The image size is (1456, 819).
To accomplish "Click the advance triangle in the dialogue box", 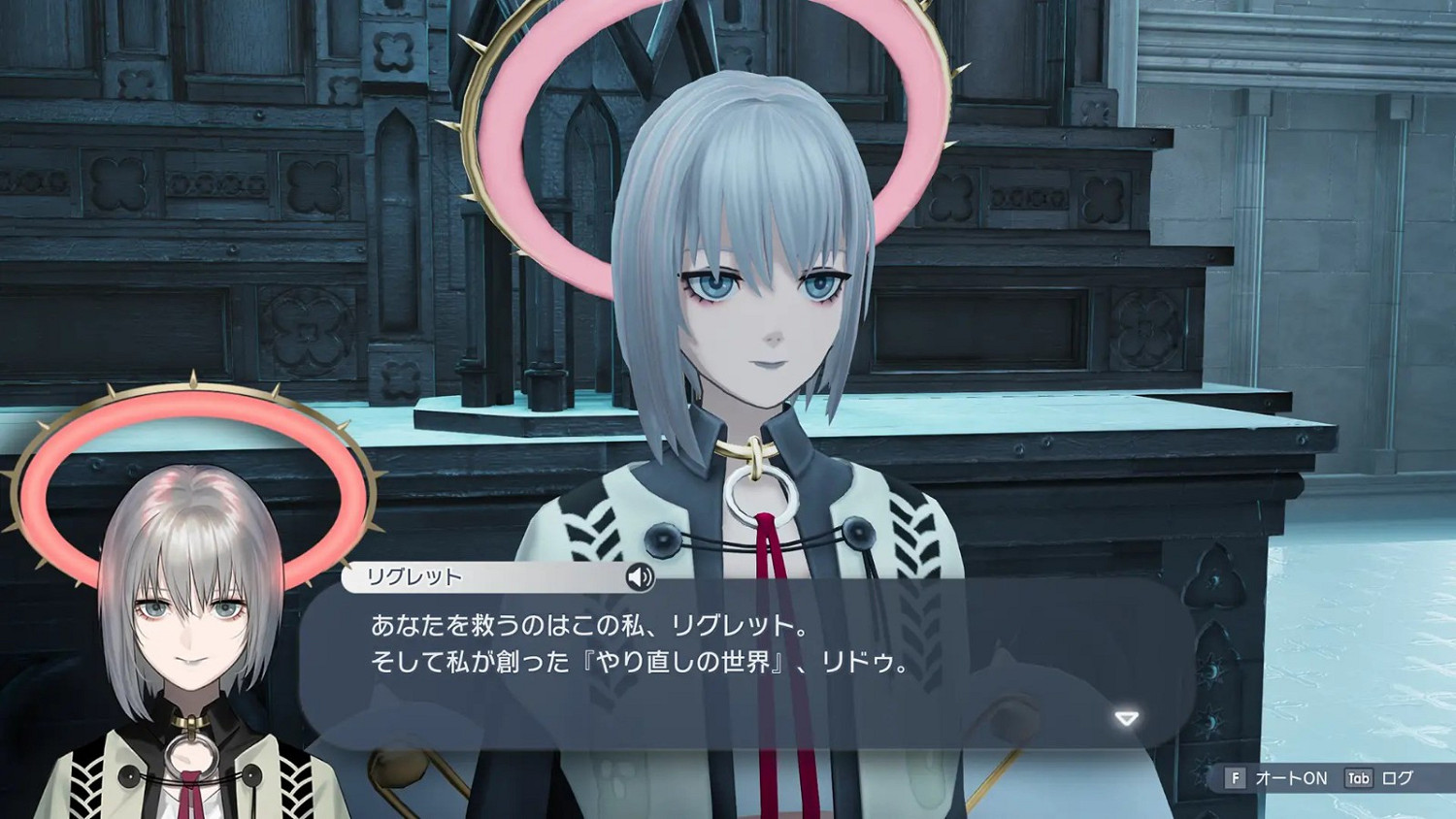I will click(x=1126, y=717).
